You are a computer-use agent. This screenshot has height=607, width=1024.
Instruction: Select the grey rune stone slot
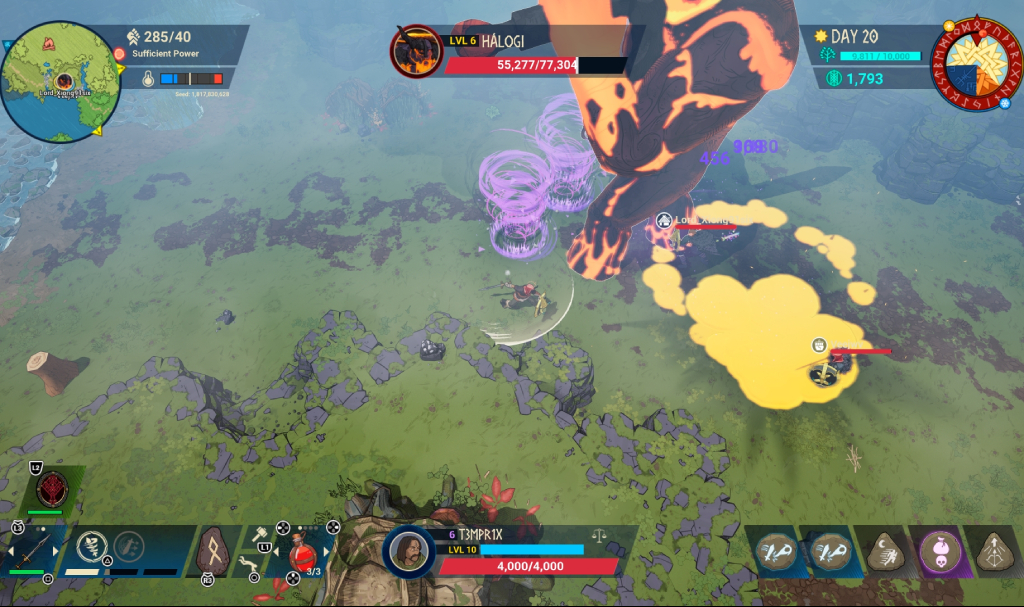click(211, 551)
